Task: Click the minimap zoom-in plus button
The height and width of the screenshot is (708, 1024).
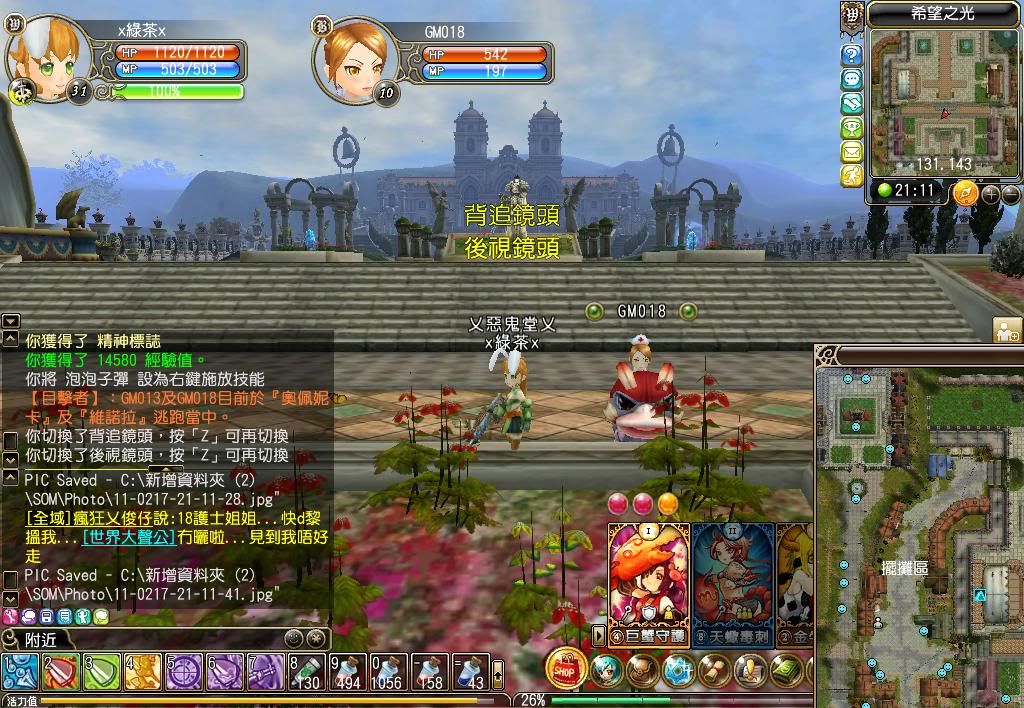Action: coord(992,193)
